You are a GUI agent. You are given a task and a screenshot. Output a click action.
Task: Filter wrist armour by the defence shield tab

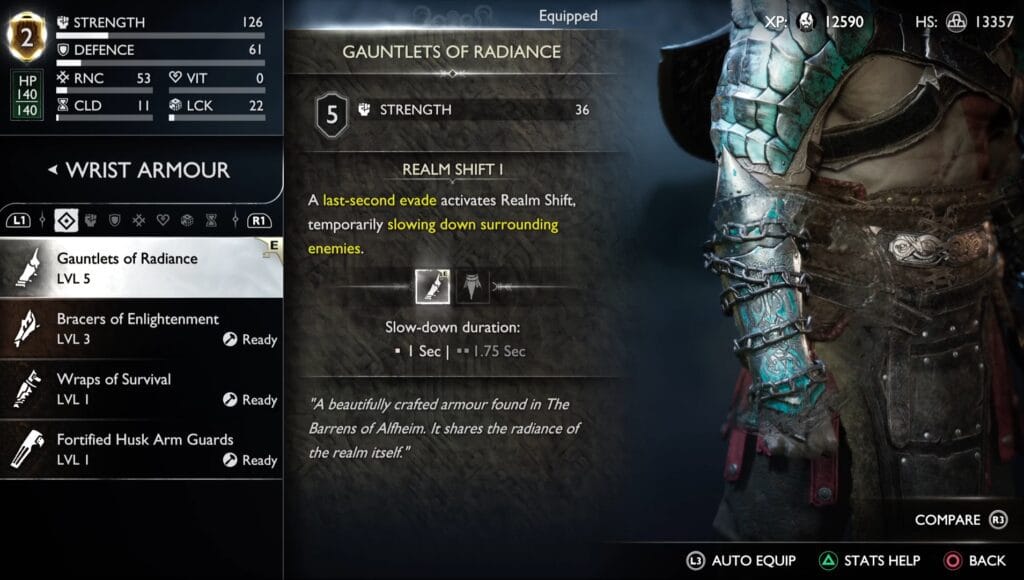(x=115, y=219)
